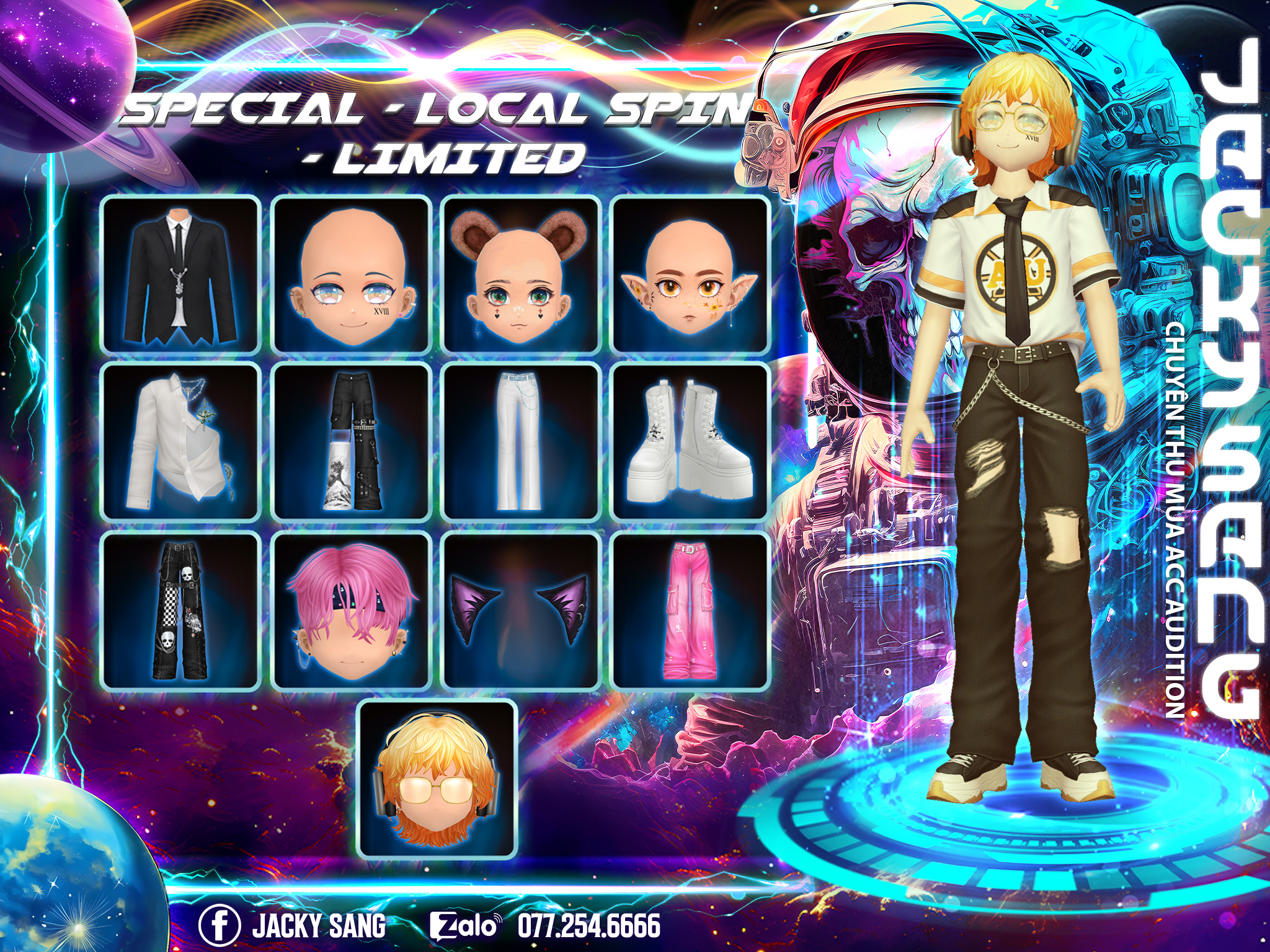Select the pink cargo pants tile
The width and height of the screenshot is (1270, 952).
tap(691, 610)
